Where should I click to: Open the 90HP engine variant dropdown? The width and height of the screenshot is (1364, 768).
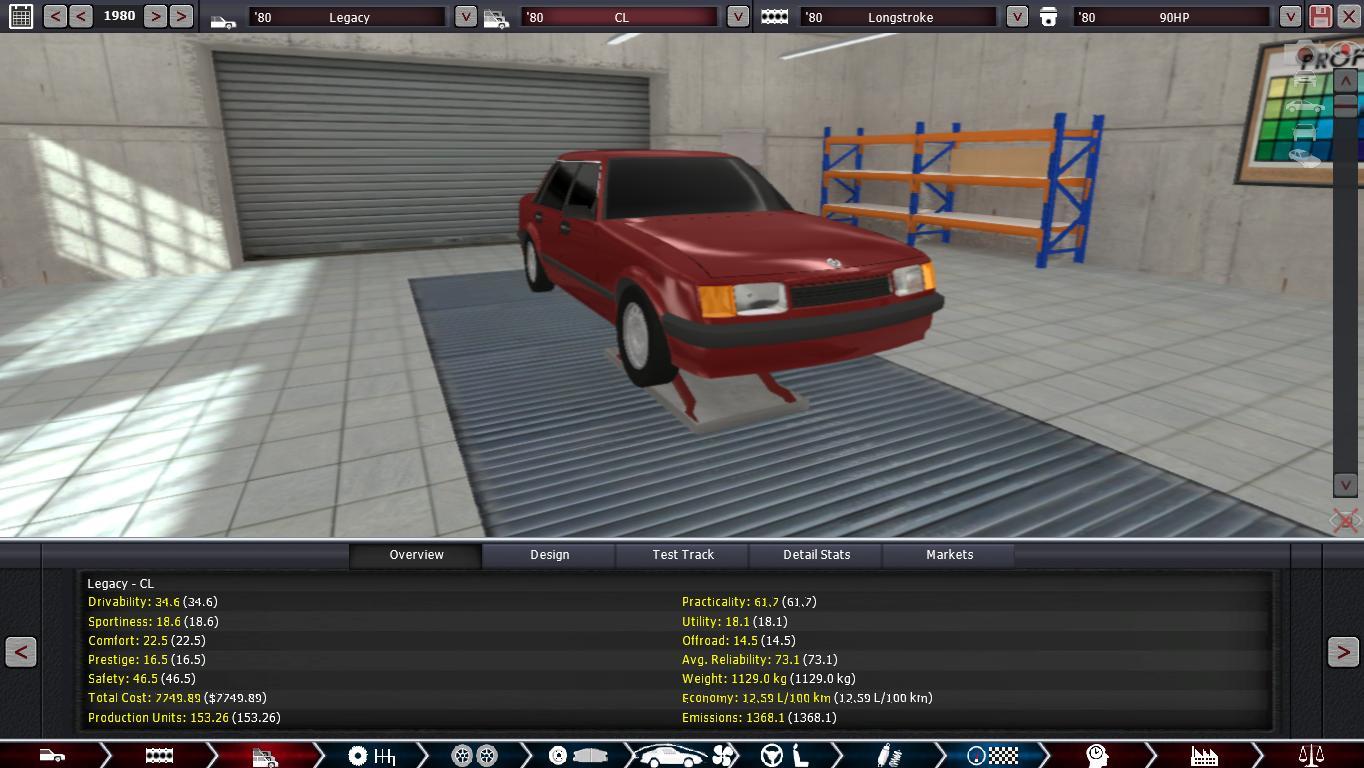point(1290,17)
